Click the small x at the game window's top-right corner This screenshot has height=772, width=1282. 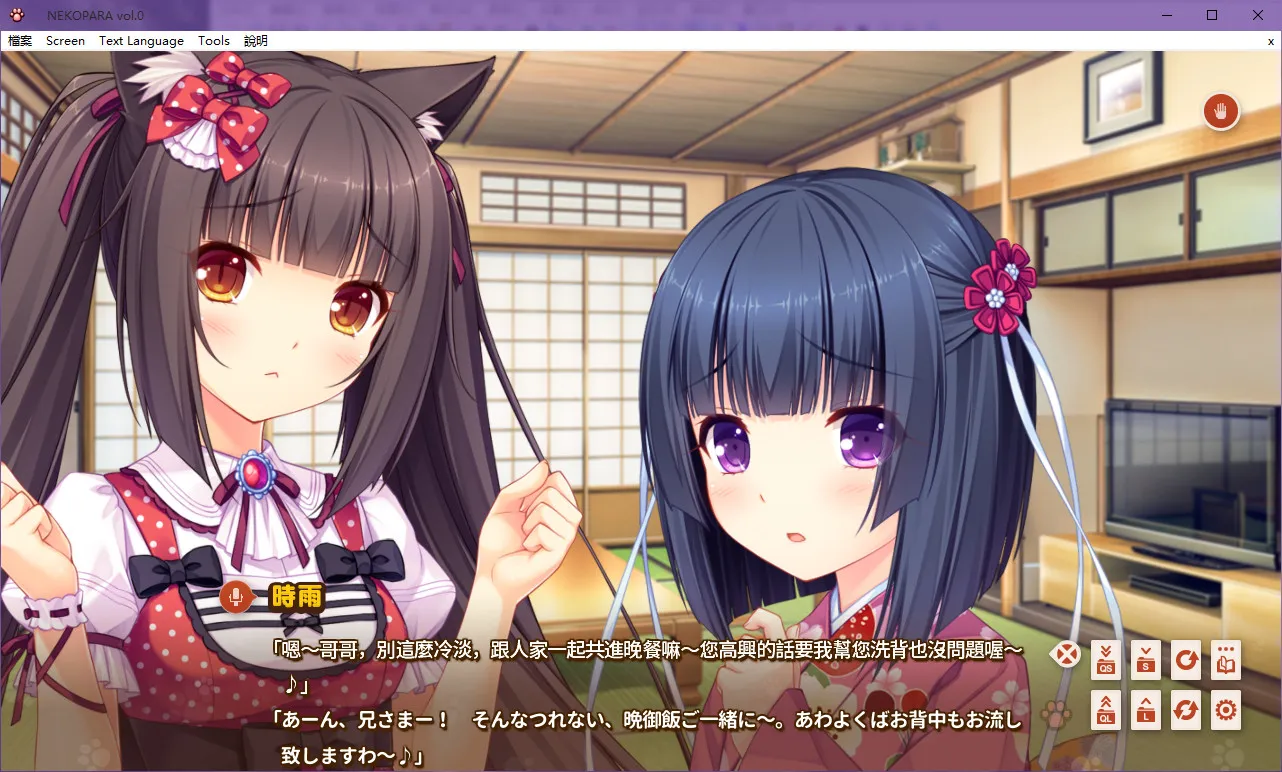[1270, 41]
